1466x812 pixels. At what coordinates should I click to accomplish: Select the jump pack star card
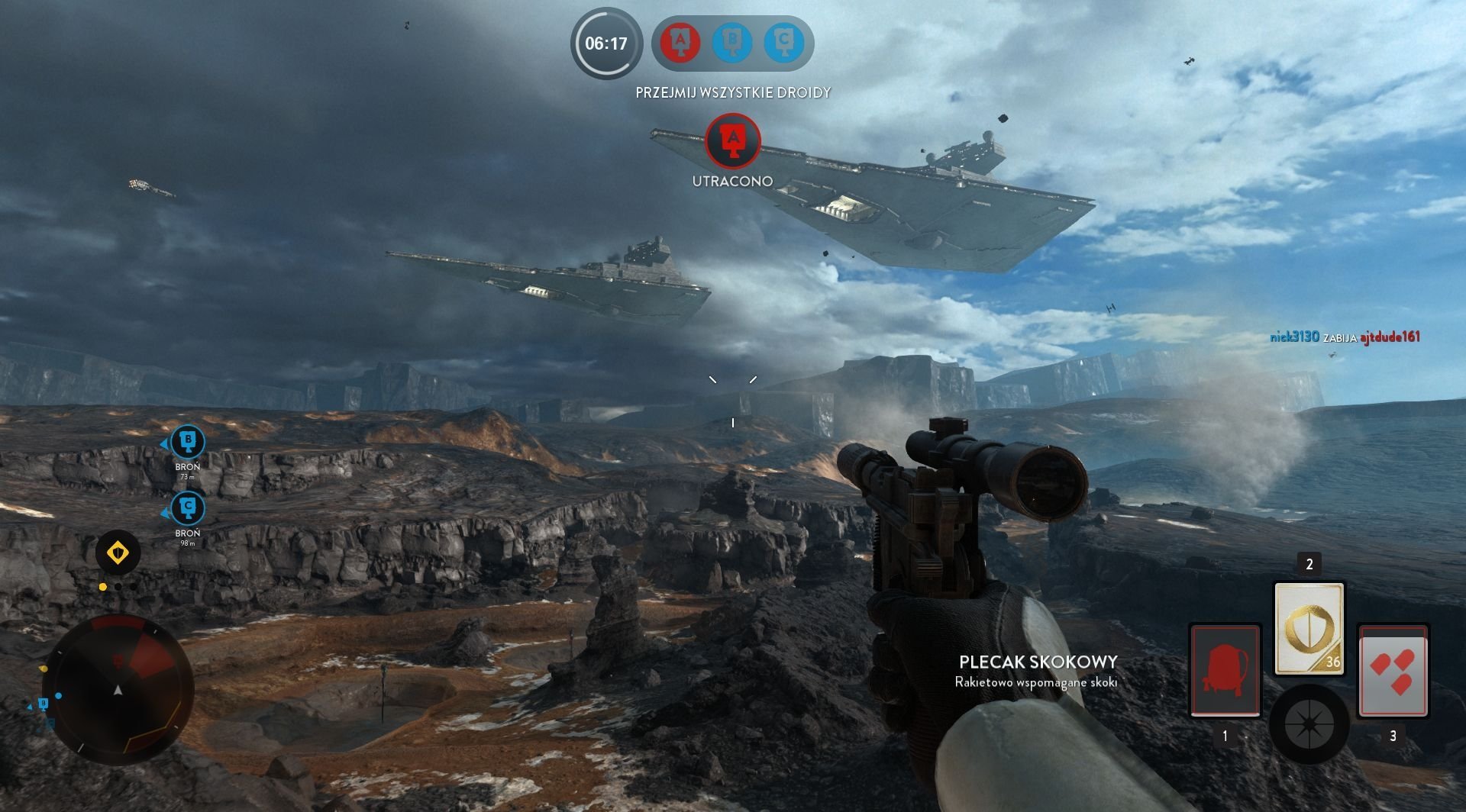tap(1225, 671)
